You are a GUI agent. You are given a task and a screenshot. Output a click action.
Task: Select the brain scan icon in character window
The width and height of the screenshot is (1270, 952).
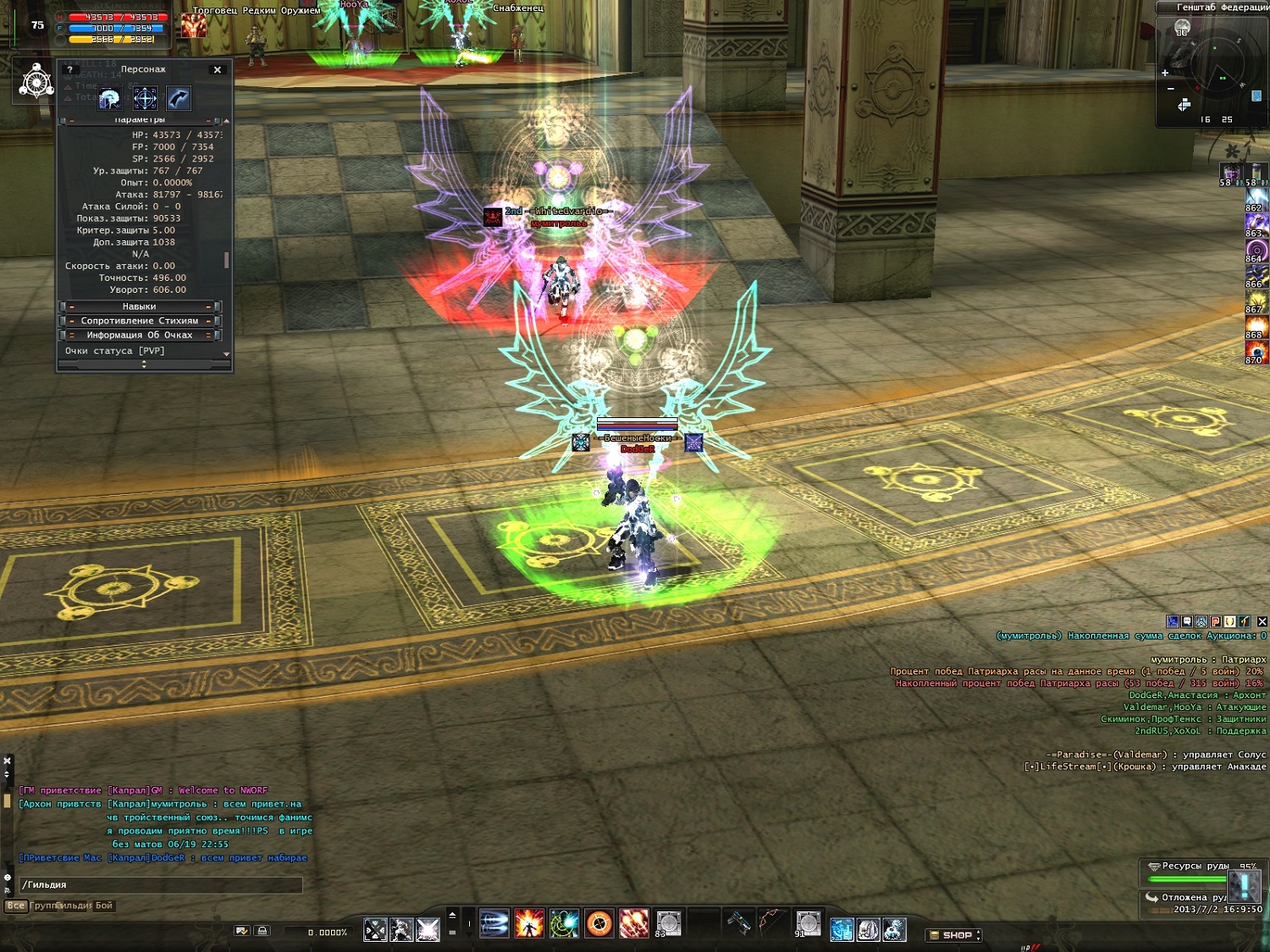pos(110,99)
